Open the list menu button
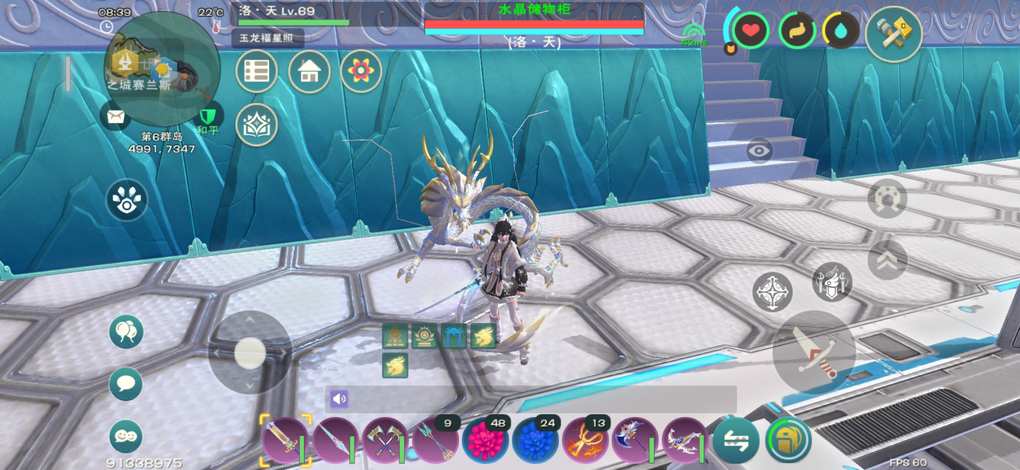Screen dimensions: 1020x470 (257, 71)
